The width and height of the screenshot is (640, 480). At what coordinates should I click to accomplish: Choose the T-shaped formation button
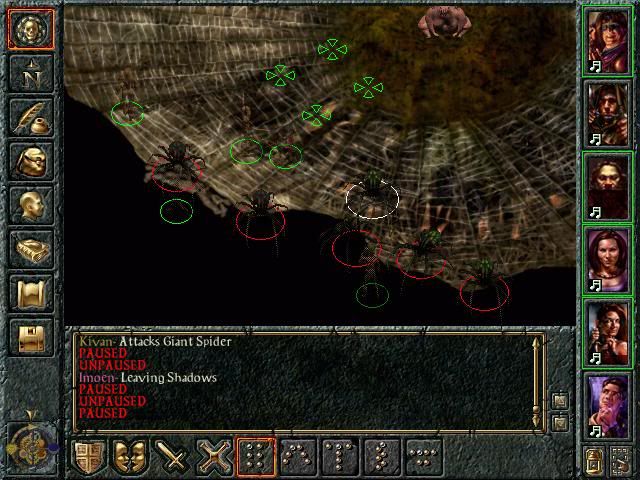[340, 457]
